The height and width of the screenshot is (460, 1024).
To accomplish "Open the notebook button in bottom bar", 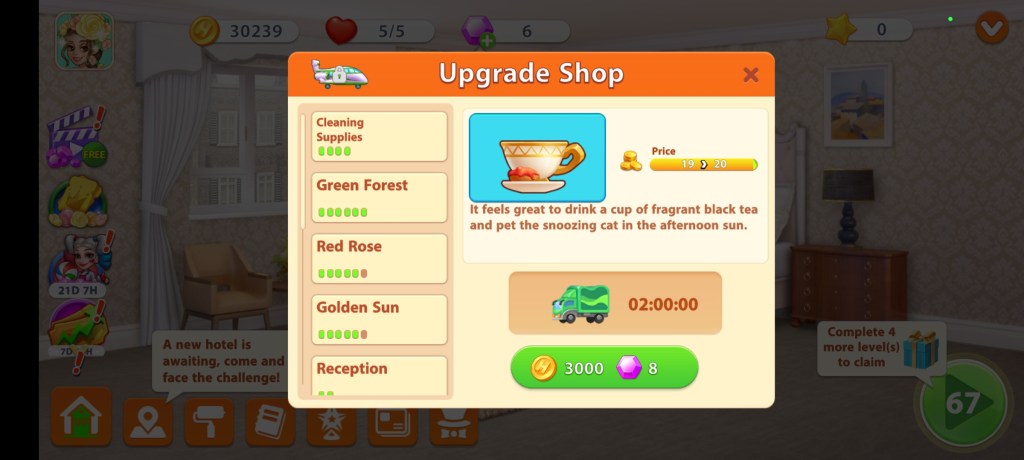I will tap(269, 423).
